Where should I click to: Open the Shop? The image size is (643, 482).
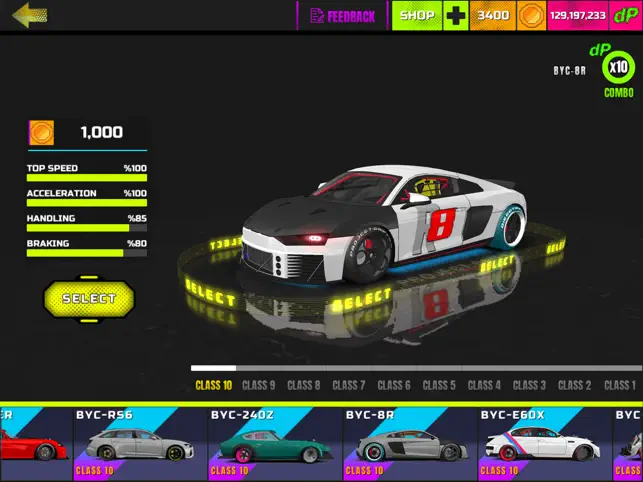(416, 16)
